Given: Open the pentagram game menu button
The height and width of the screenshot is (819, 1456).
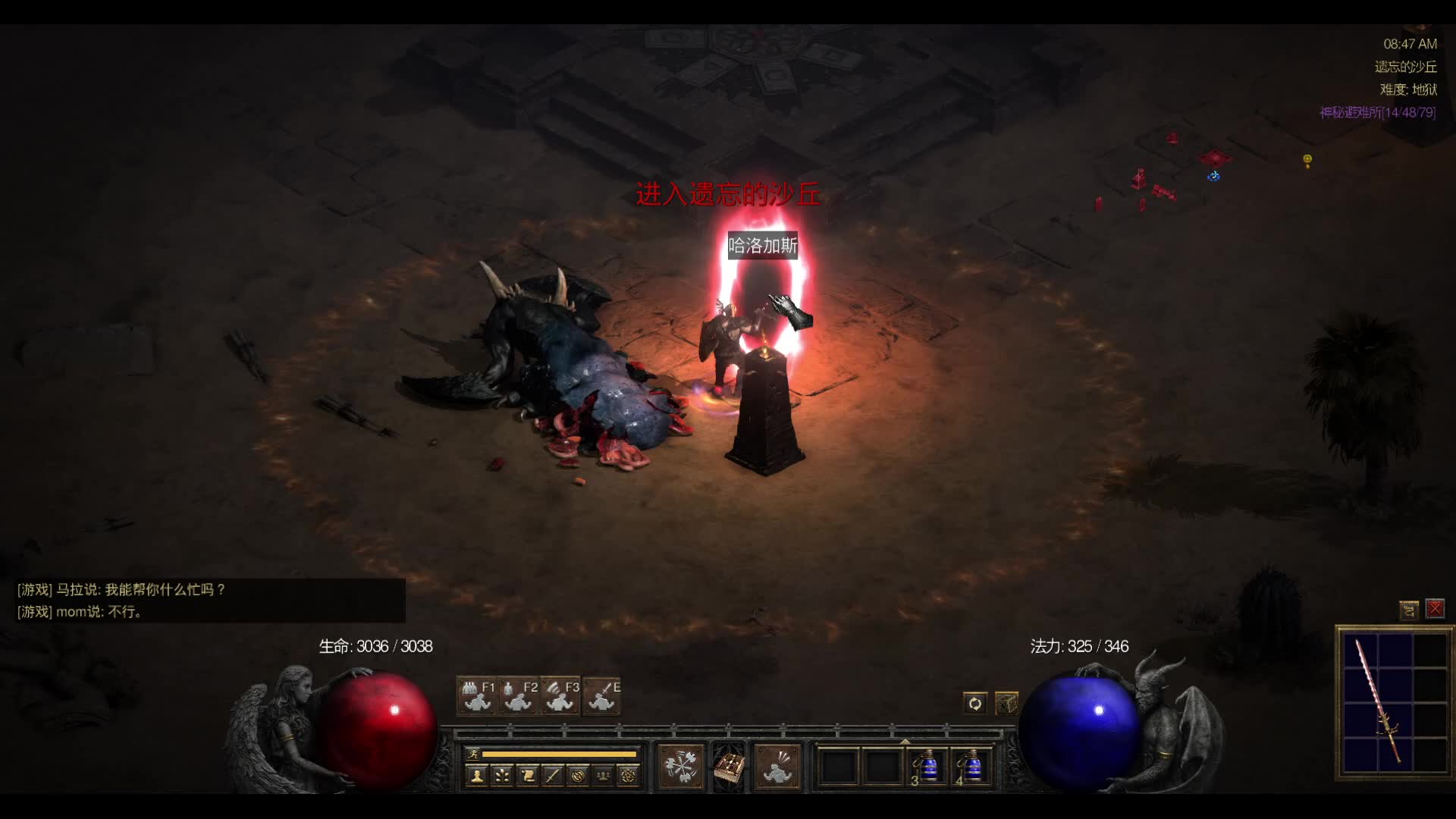Looking at the screenshot, I should pyautogui.click(x=628, y=776).
